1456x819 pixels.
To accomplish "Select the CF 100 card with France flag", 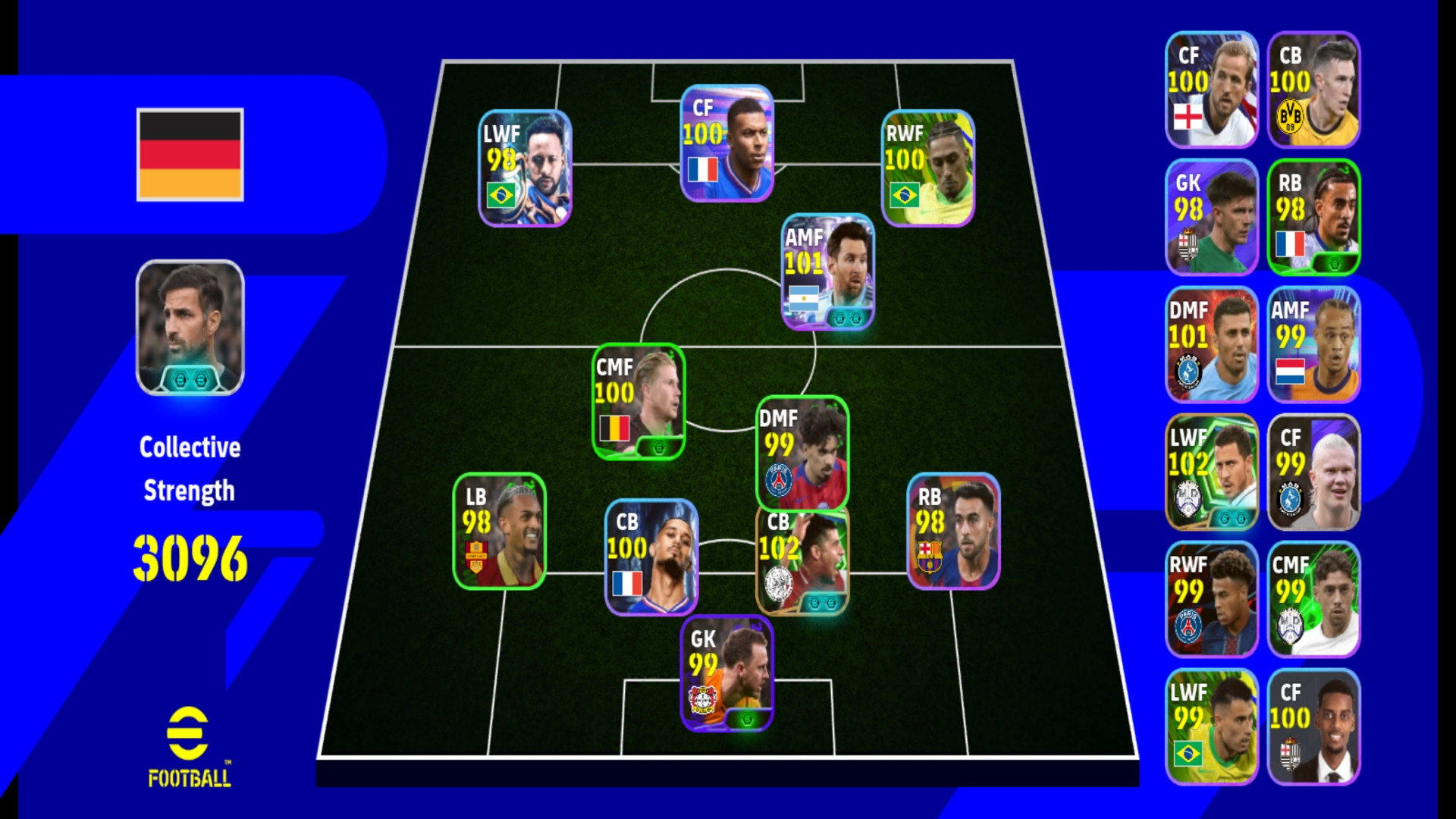I will pyautogui.click(x=726, y=143).
